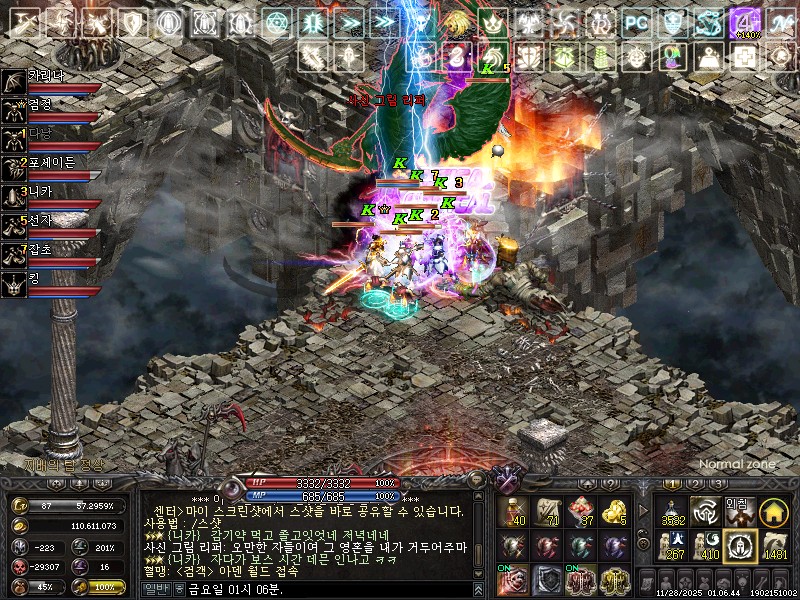800x600 pixels.
Task: Click the crown buff icon
Action: pyautogui.click(x=491, y=22)
